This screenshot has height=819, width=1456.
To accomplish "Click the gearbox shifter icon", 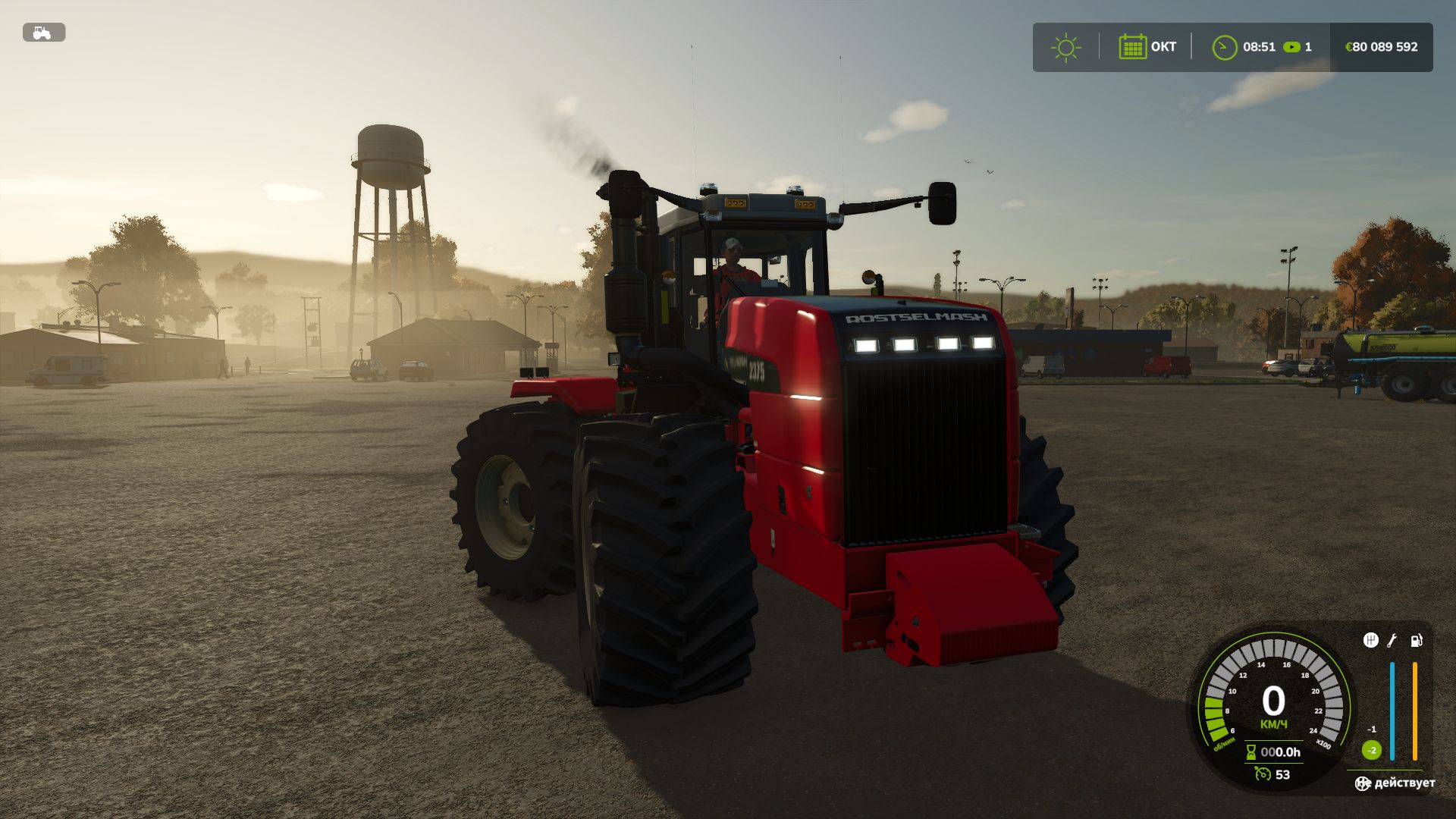I will tap(1370, 641).
